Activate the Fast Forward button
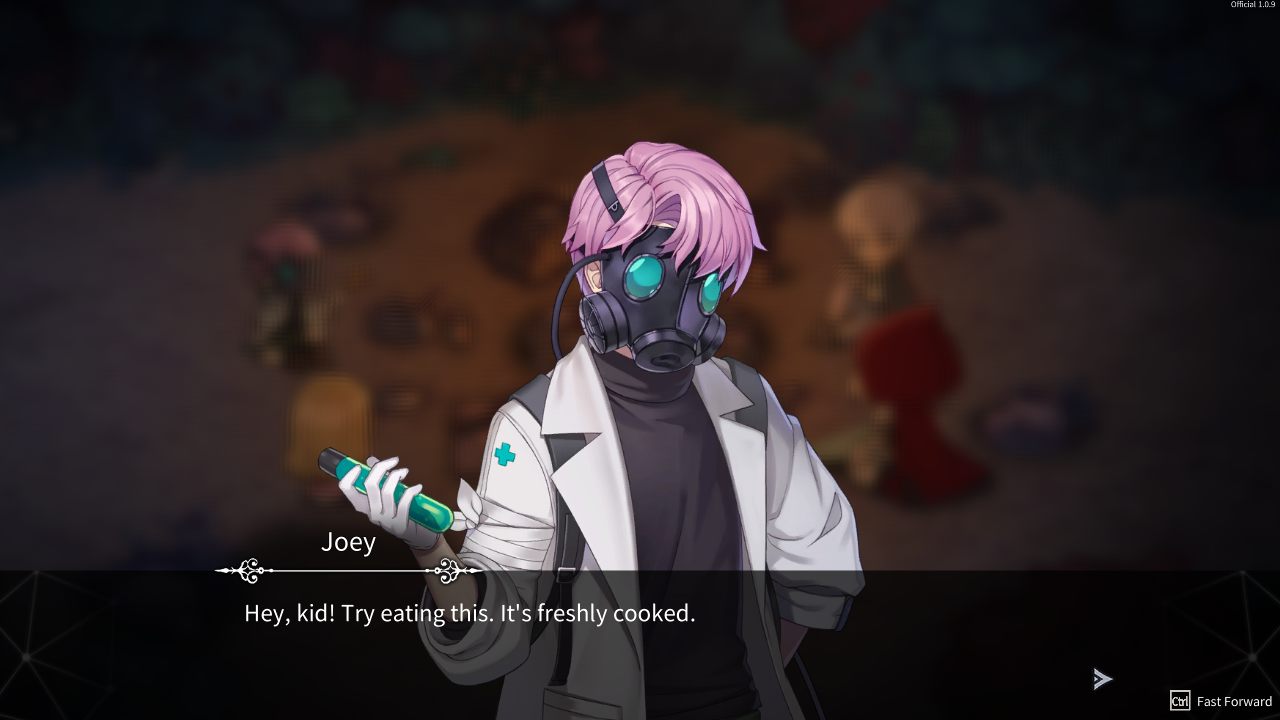 click(1221, 701)
